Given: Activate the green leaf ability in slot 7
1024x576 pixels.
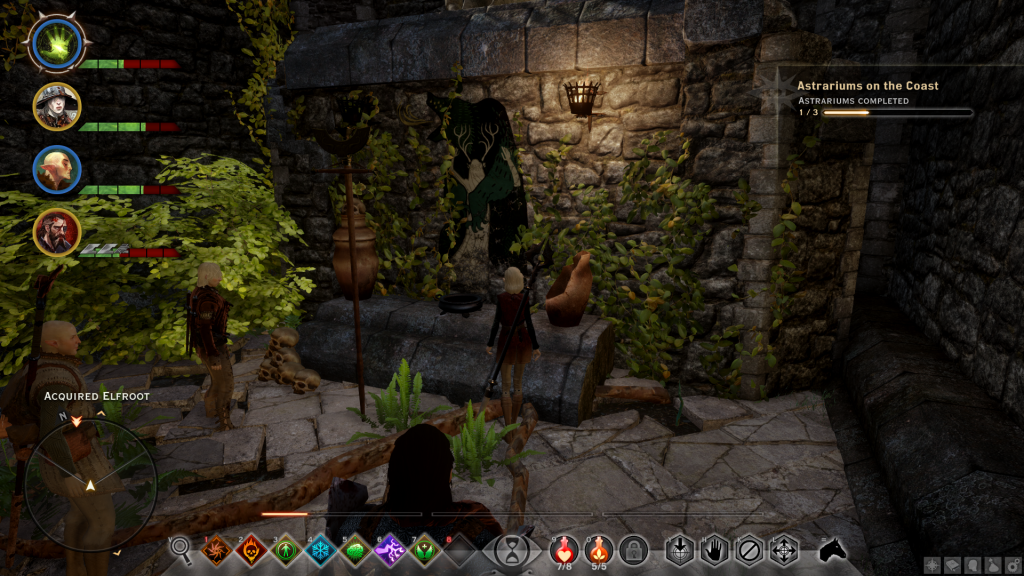Looking at the screenshot, I should pyautogui.click(x=425, y=550).
